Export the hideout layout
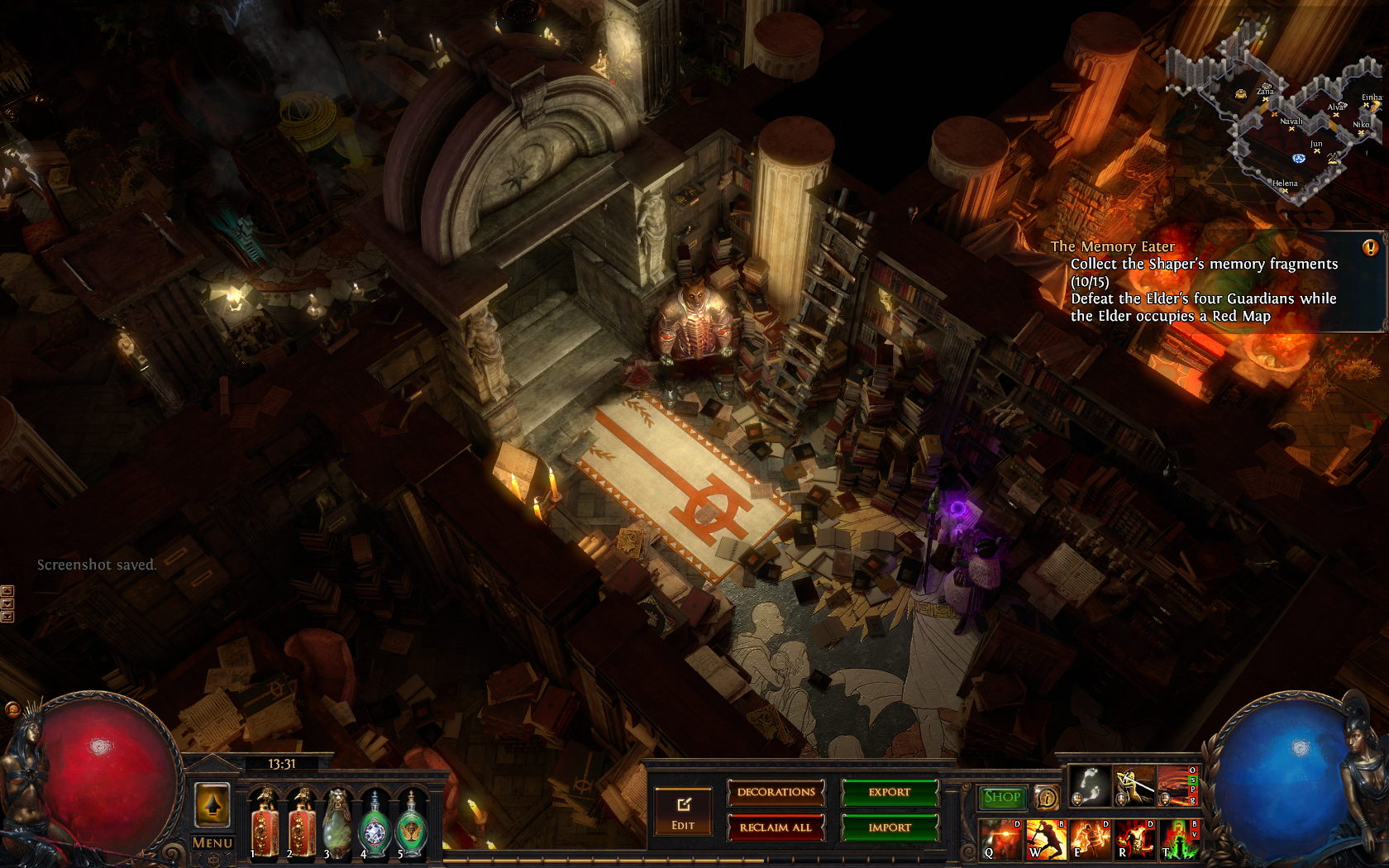1389x868 pixels. (x=890, y=792)
